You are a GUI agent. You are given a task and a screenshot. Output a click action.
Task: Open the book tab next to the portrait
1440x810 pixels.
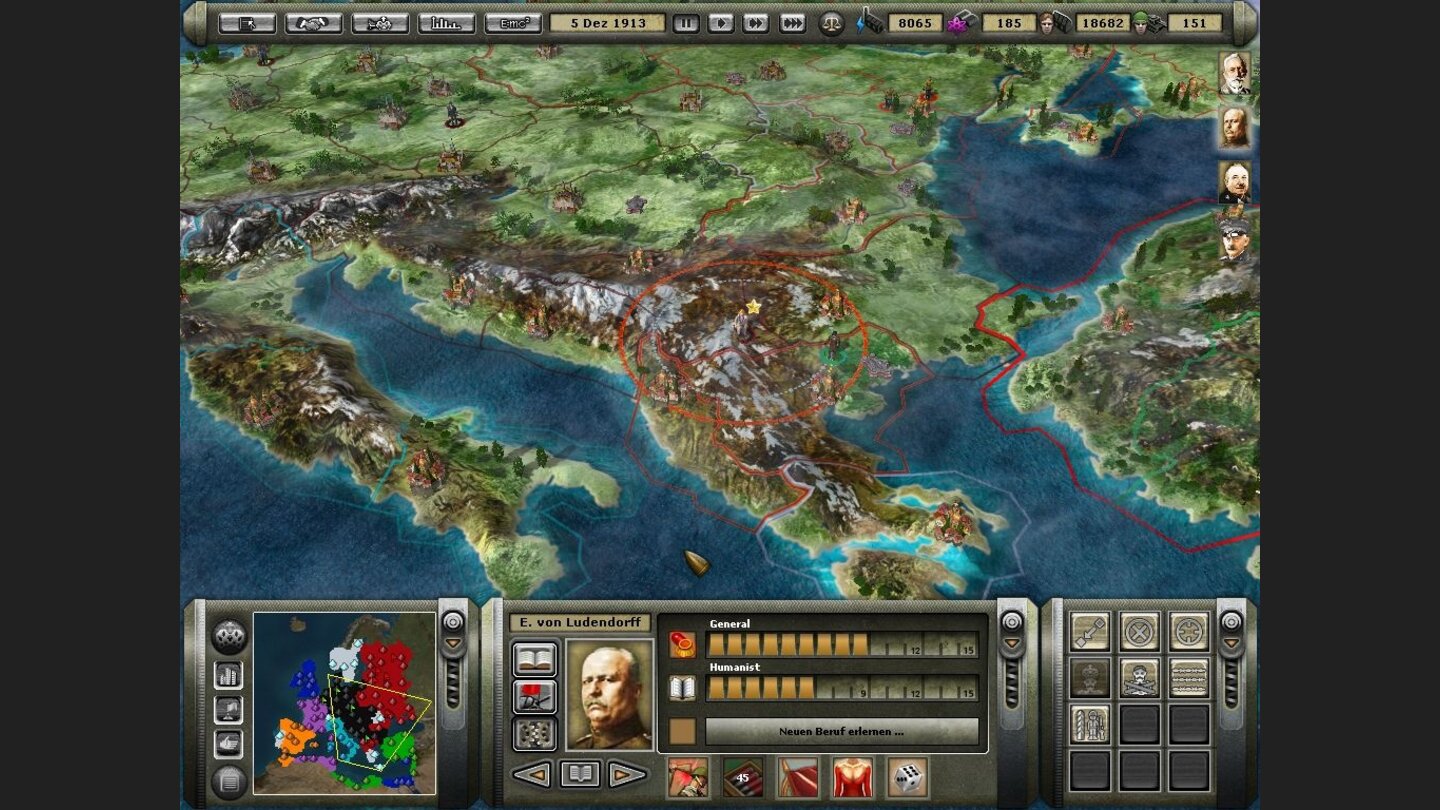(x=535, y=658)
